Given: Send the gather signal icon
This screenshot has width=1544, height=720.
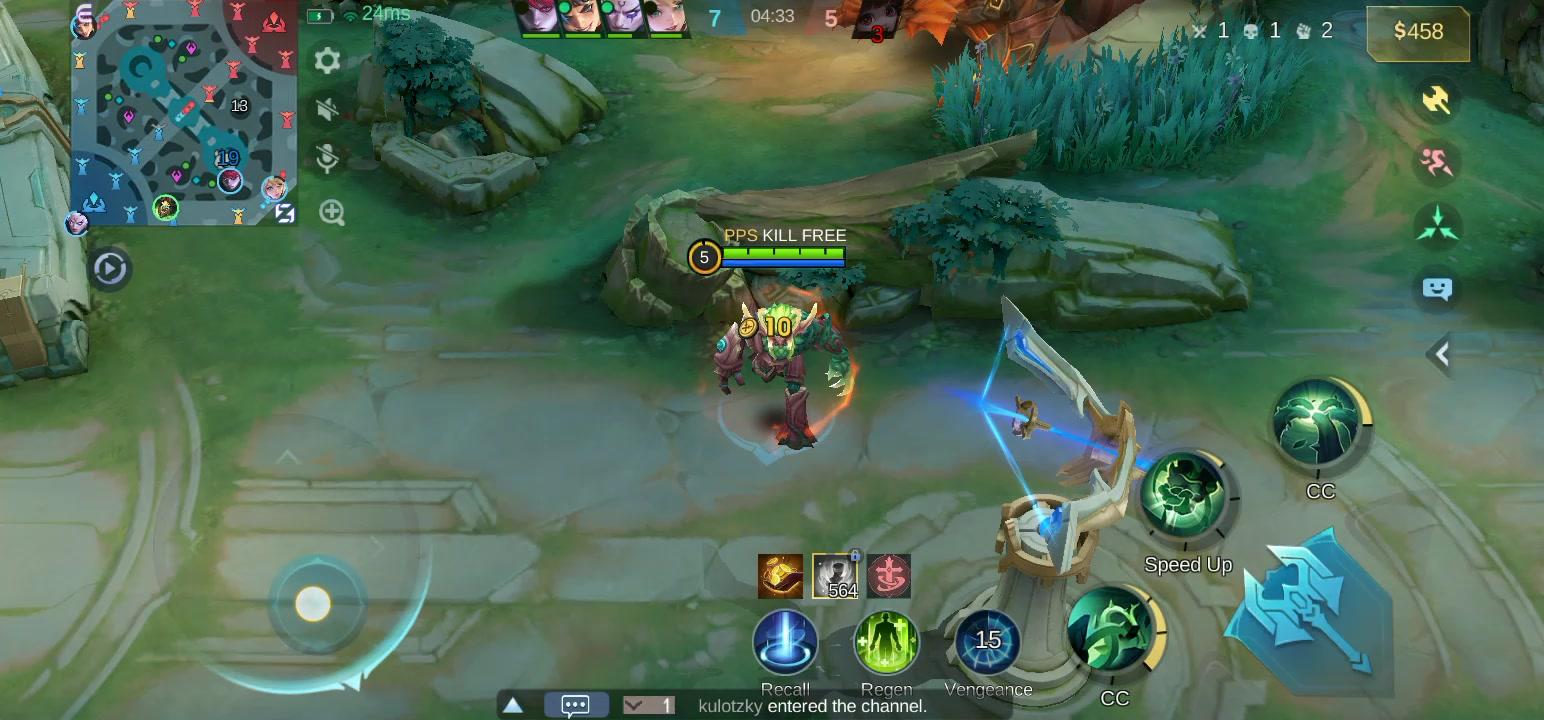Looking at the screenshot, I should (1437, 222).
